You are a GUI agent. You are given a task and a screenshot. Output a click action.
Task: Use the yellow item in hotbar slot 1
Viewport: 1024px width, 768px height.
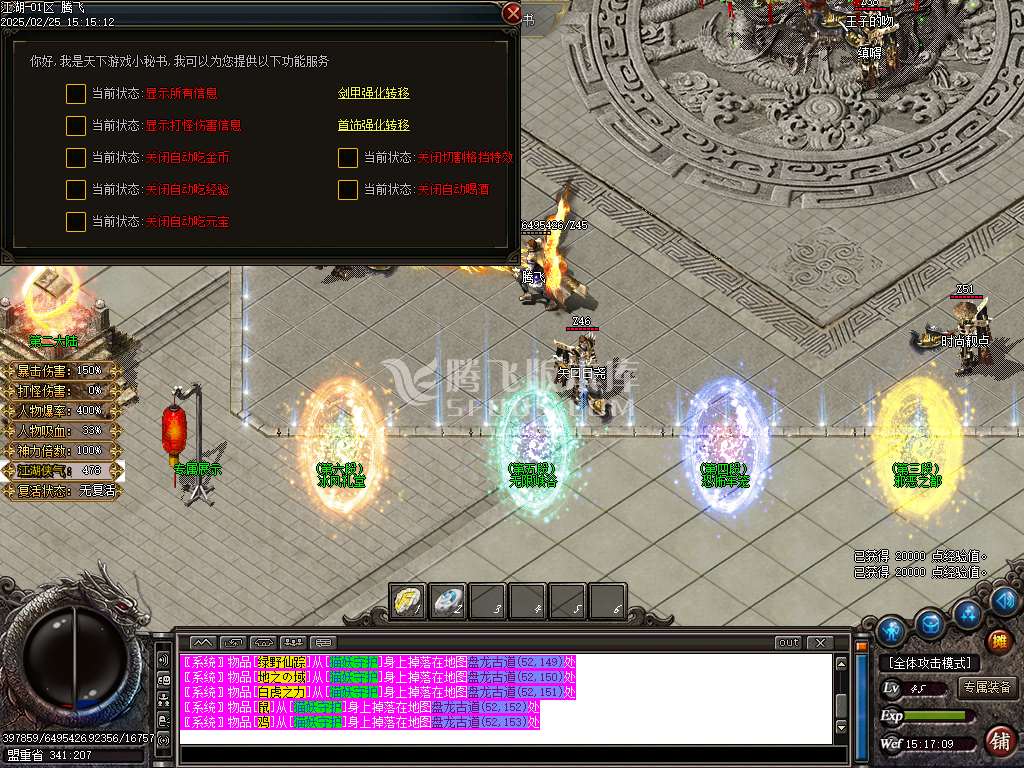[408, 601]
